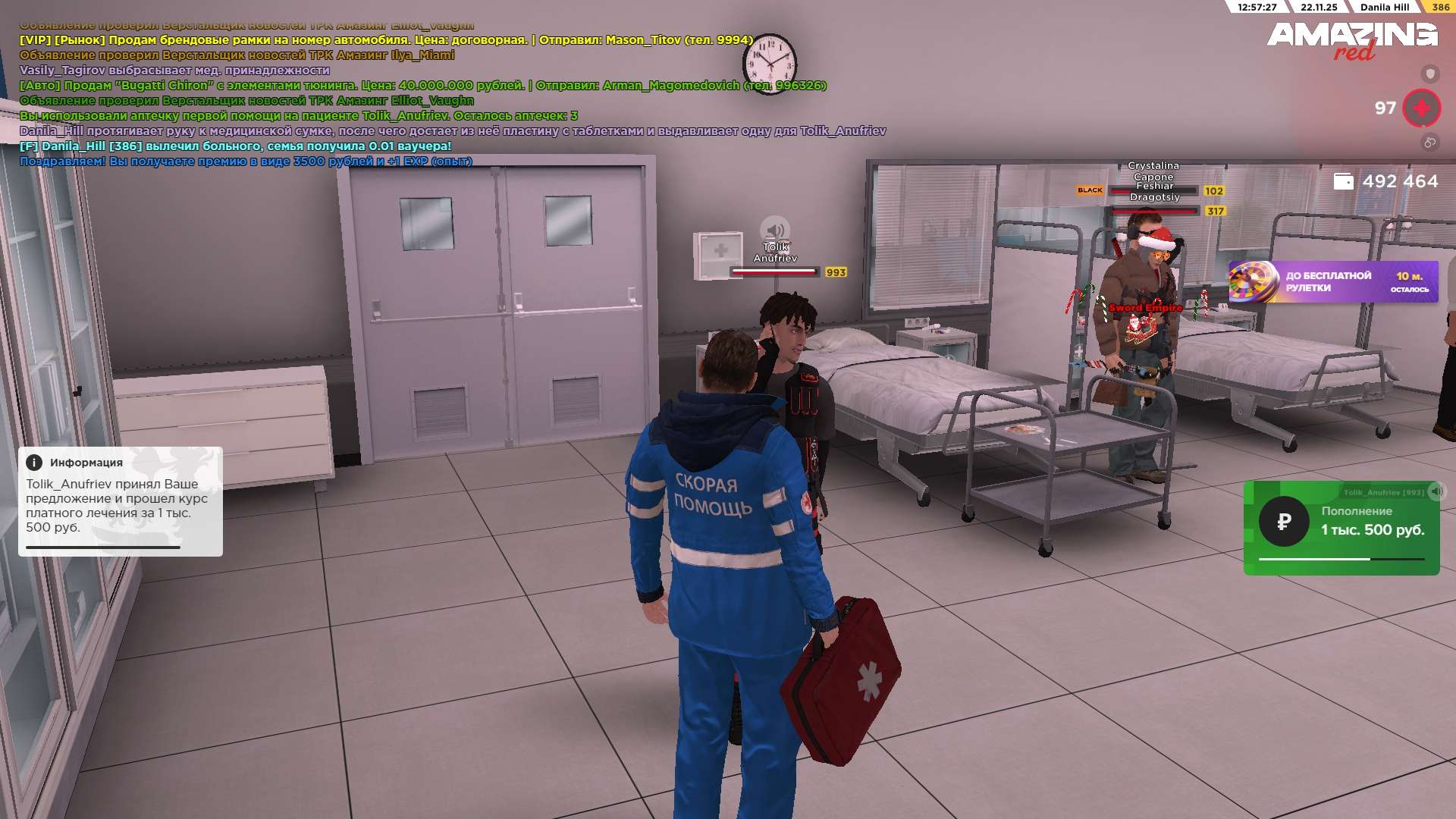
Task: Click the armor shield icon
Action: [x=1429, y=74]
